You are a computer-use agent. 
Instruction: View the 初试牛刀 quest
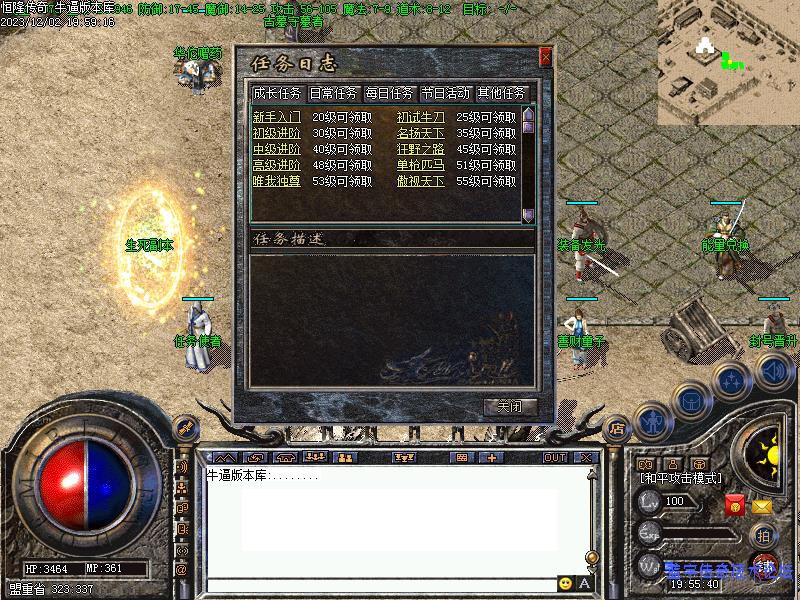(420, 117)
